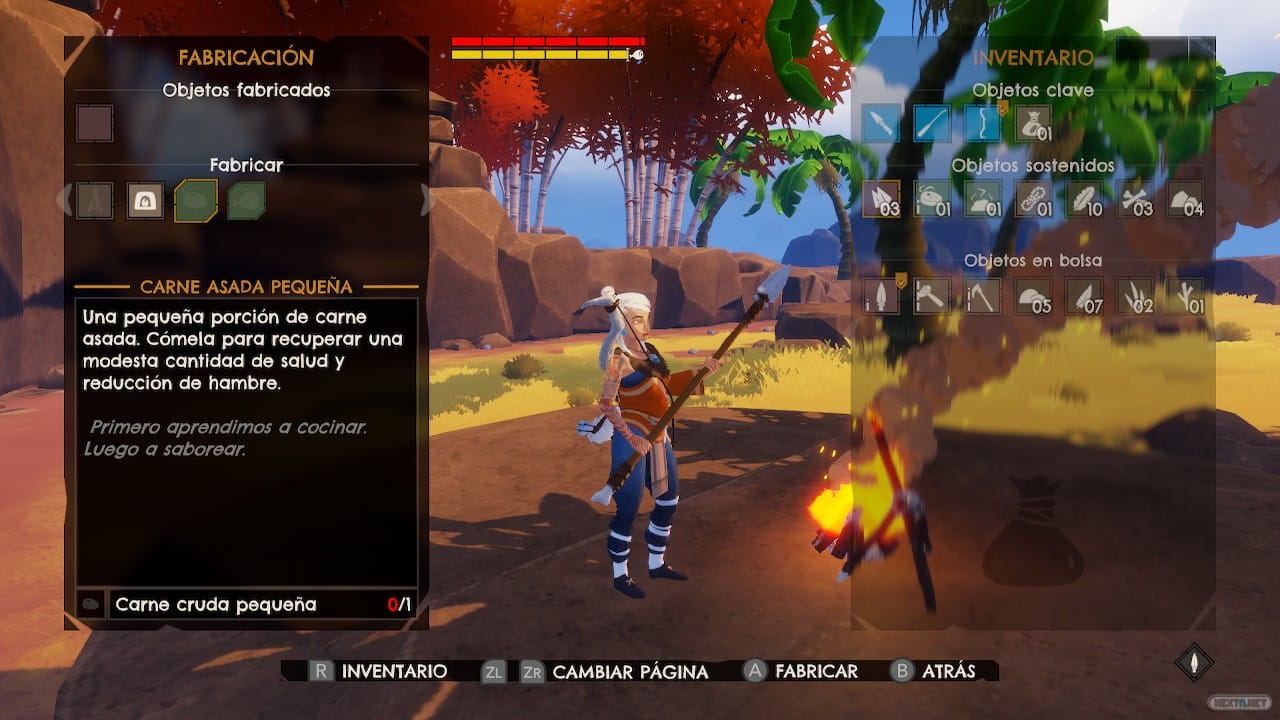Select the pouch key item slot

click(x=1033, y=124)
